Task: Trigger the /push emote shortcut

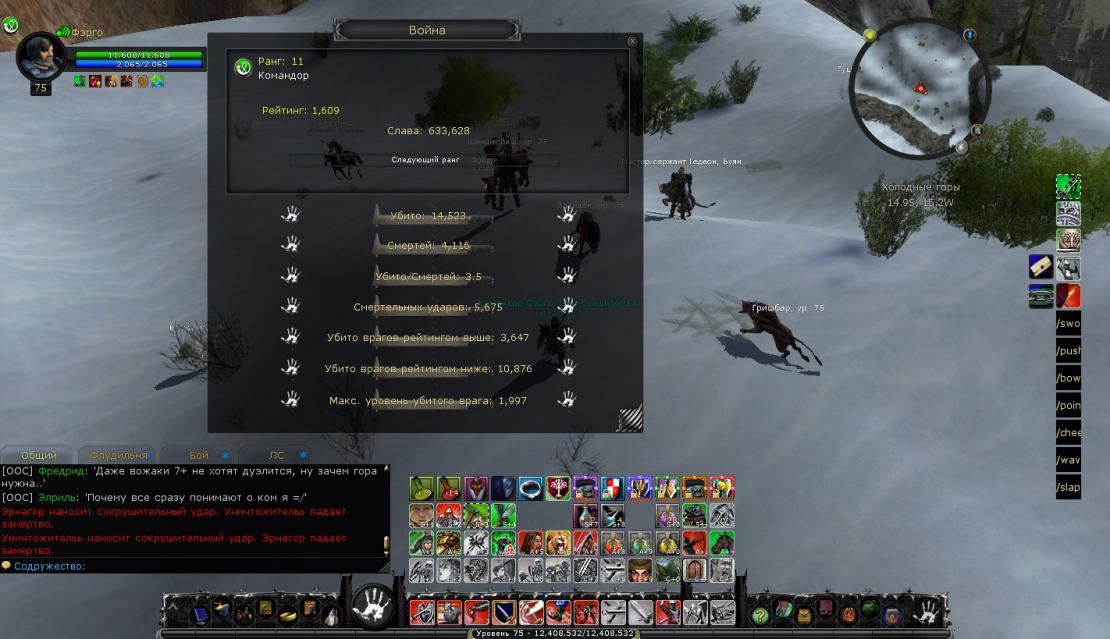Action: [1068, 352]
